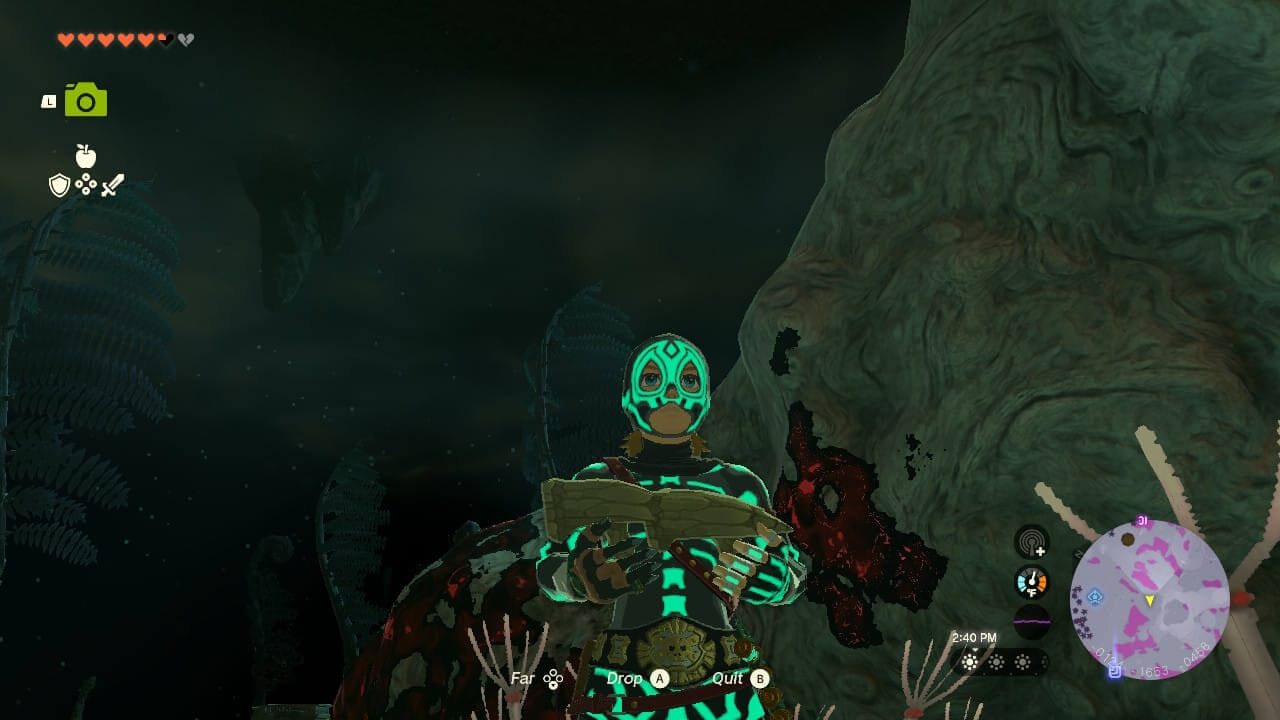Open the Far distance selector with d-pad icon
The width and height of the screenshot is (1280, 720).
[x=536, y=678]
